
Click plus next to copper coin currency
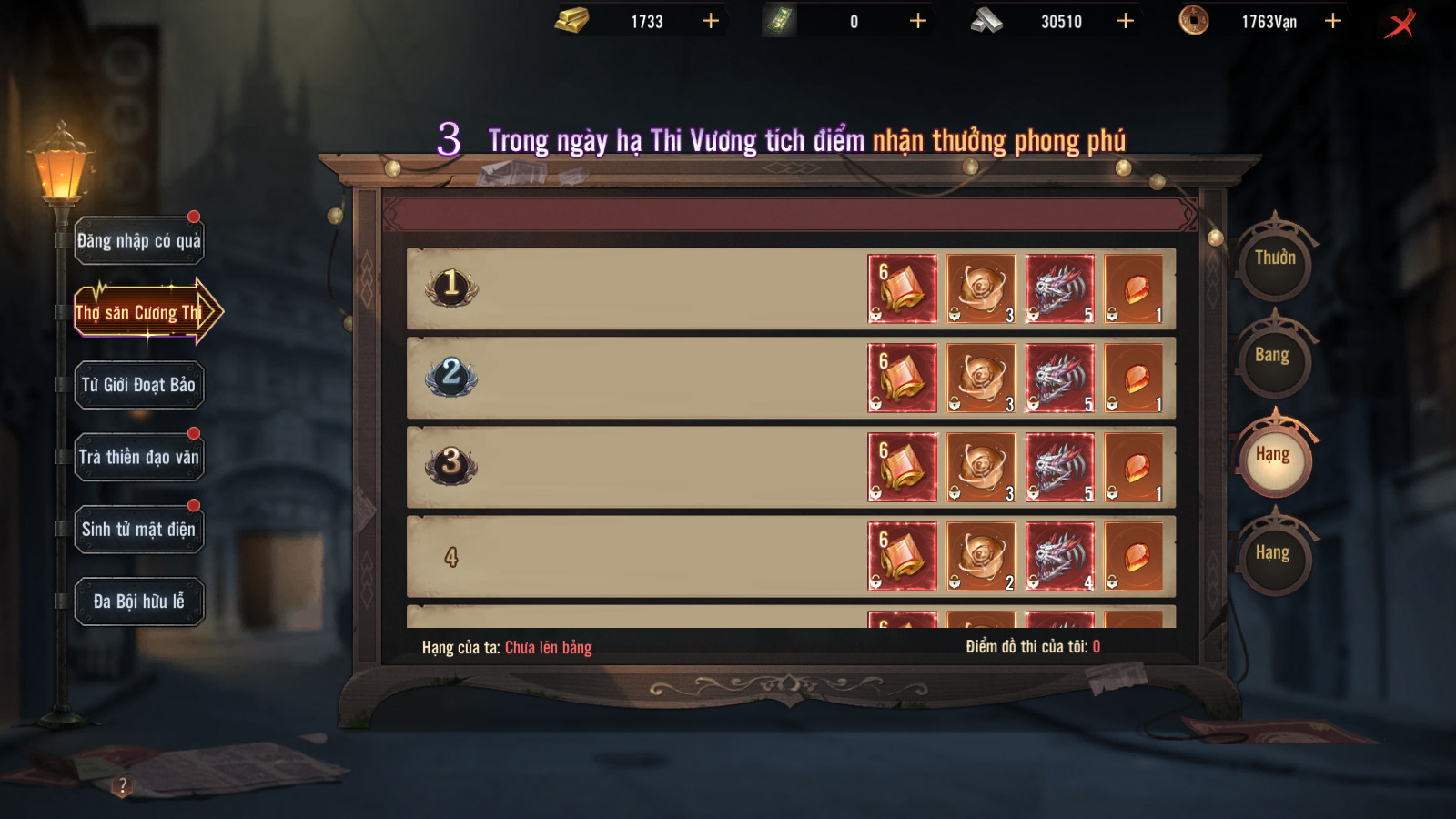point(1333,21)
